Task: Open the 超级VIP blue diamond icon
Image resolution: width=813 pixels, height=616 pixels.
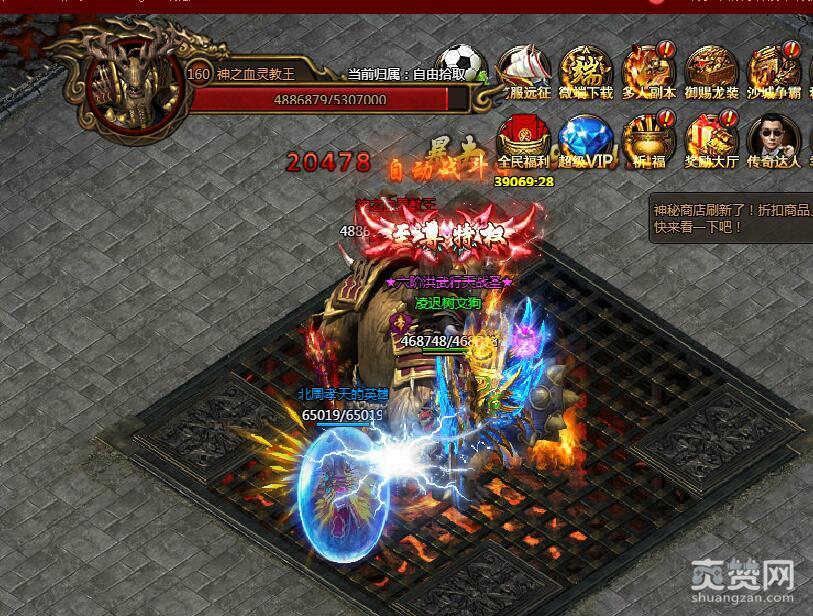Action: point(586,140)
